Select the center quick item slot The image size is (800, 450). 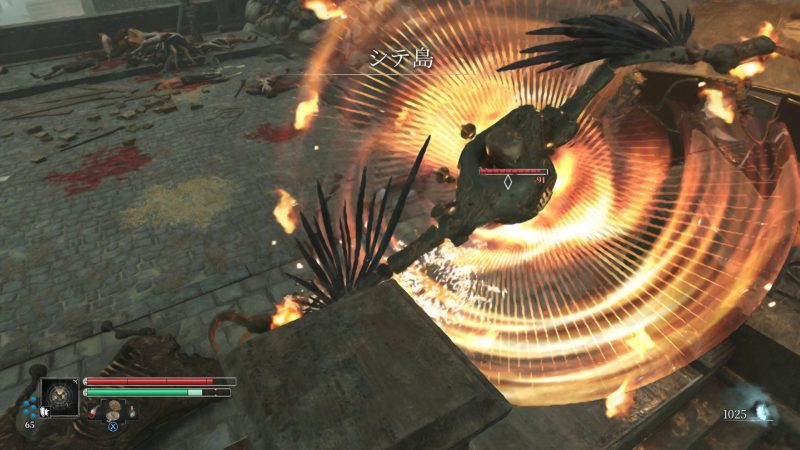pos(115,409)
